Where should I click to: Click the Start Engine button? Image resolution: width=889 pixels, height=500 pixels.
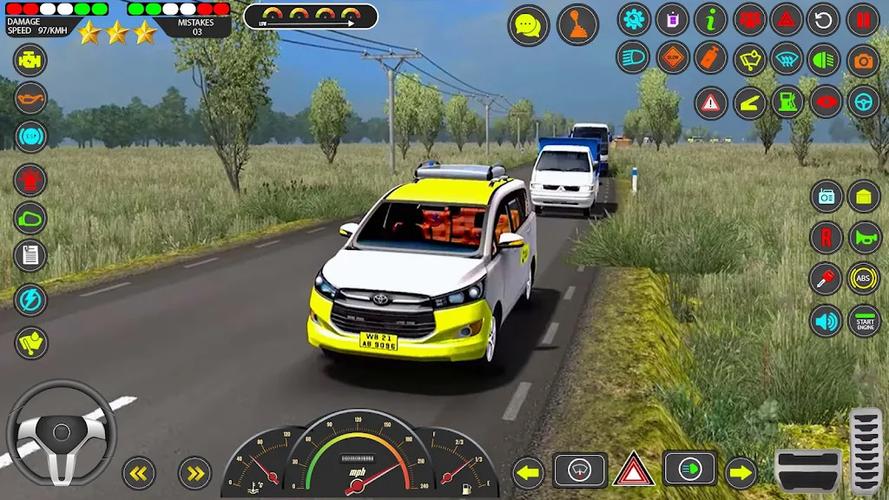863,321
